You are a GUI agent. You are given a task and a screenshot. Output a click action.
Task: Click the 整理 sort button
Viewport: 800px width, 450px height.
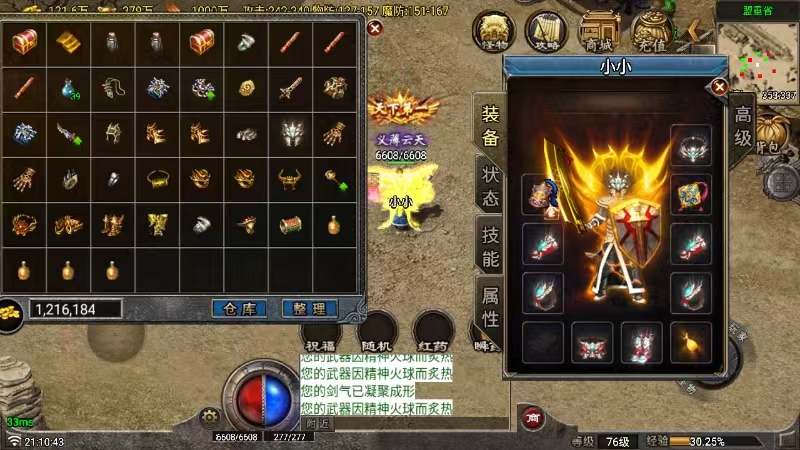[309, 309]
